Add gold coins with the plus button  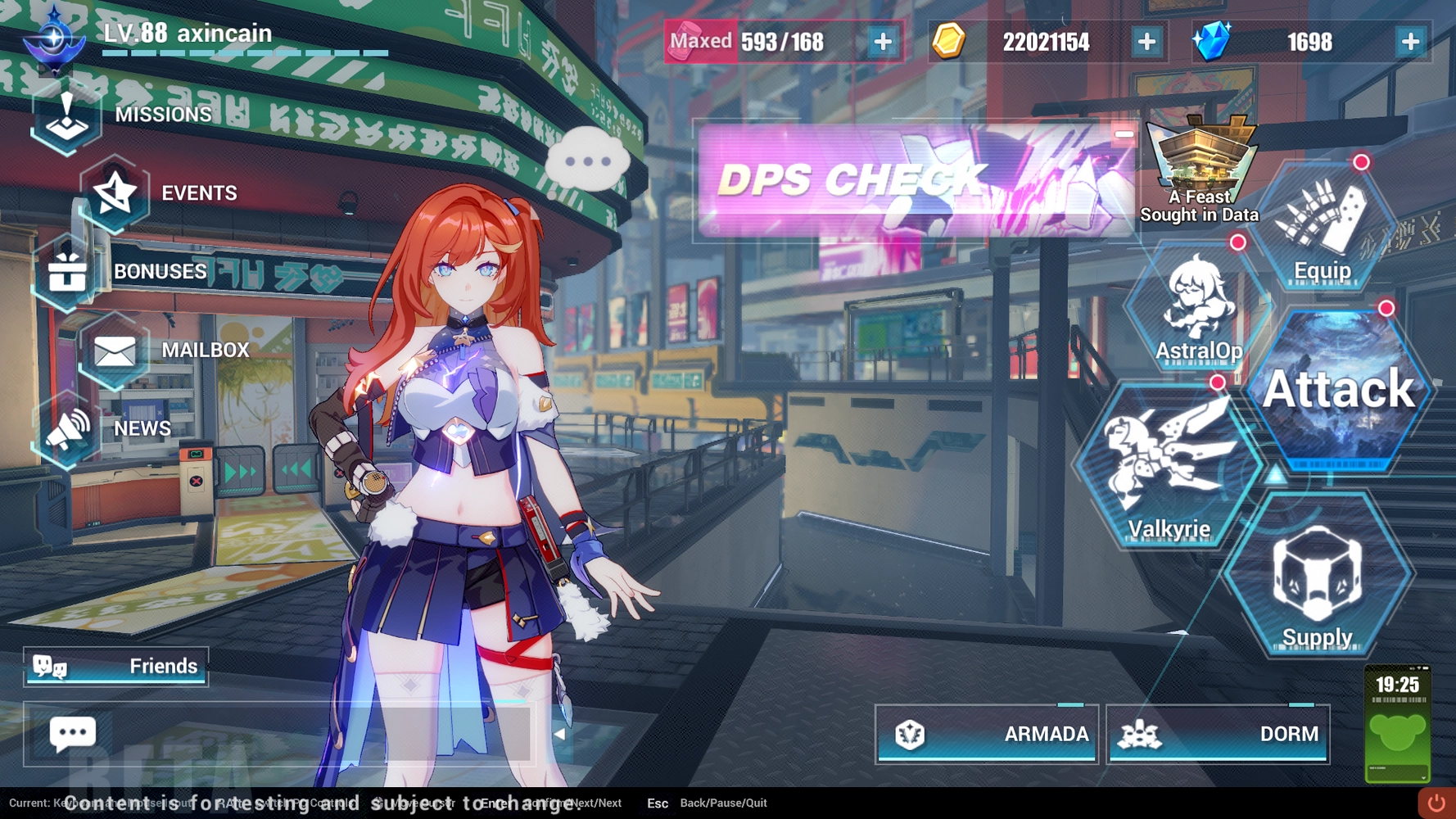point(1146,42)
